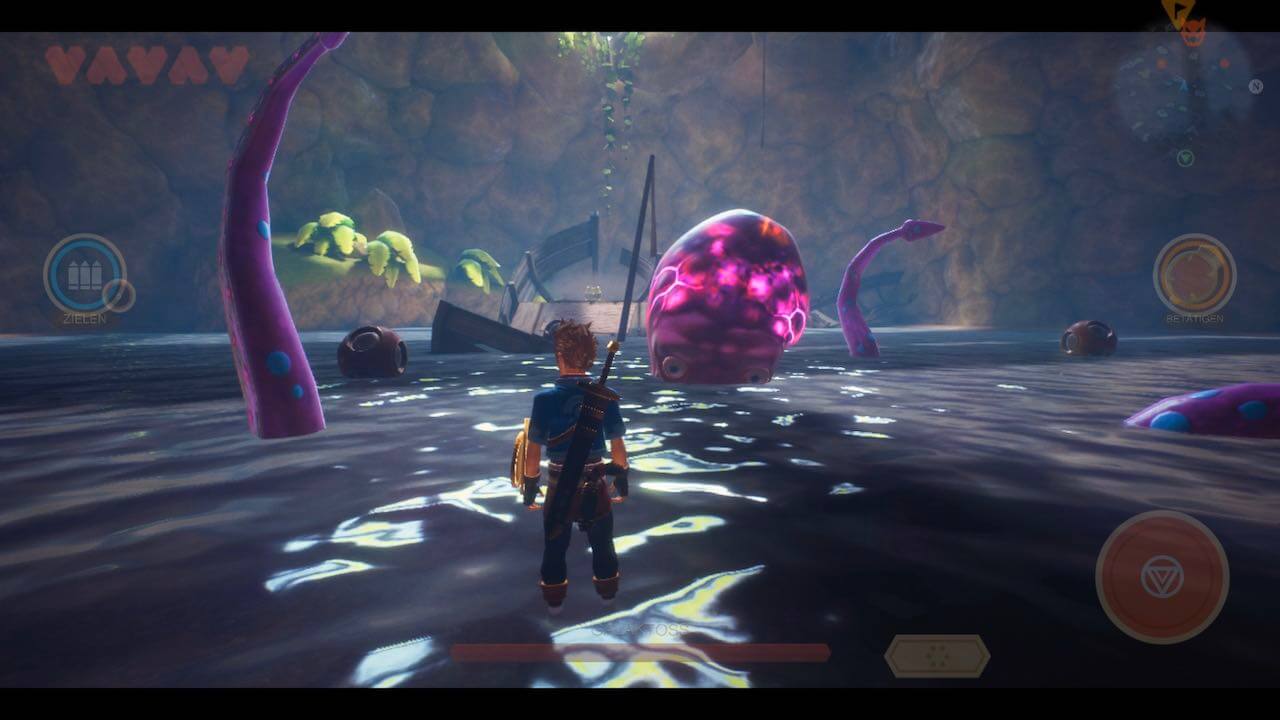Image resolution: width=1280 pixels, height=720 pixels.
Task: Open the tan hexagonal dotted menu button
Action: click(937, 656)
